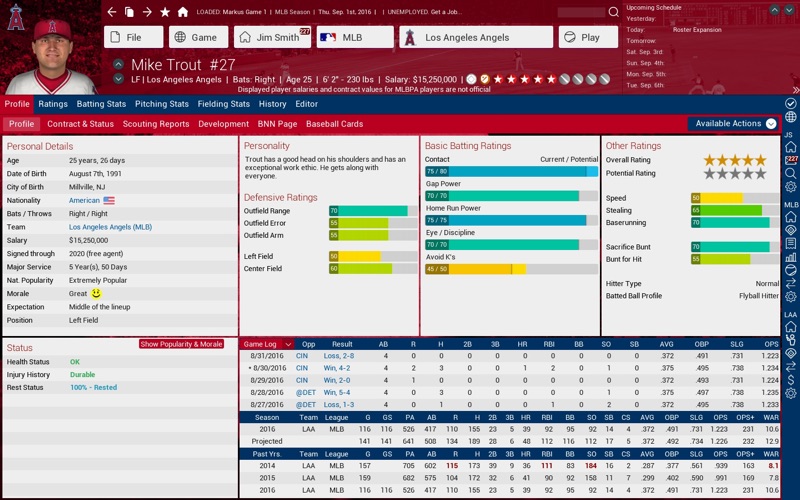
Task: Expand the Available Actions dropdown
Action: click(734, 124)
